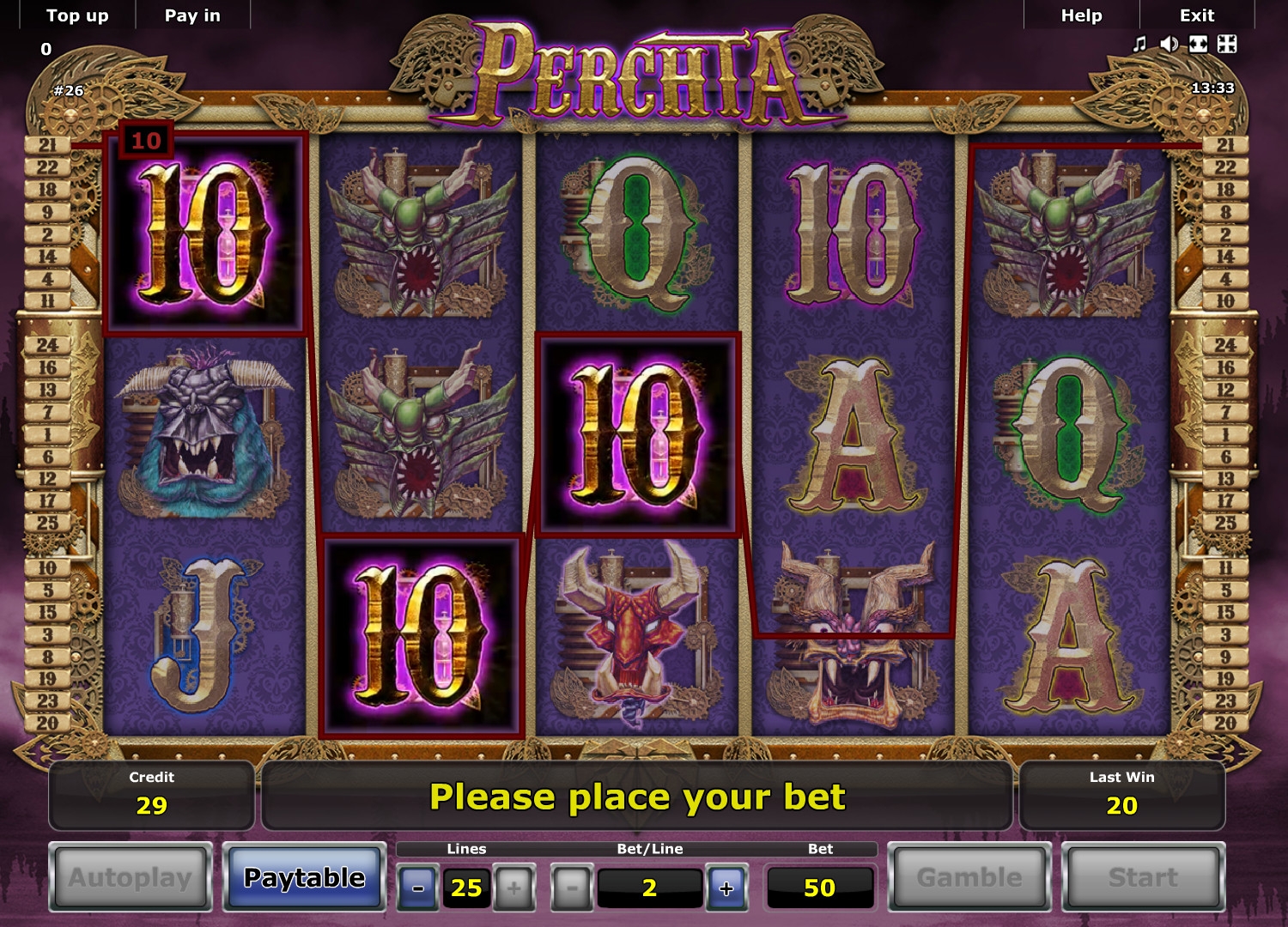This screenshot has width=1288, height=927.
Task: Open the Pay in option
Action: [x=192, y=15]
